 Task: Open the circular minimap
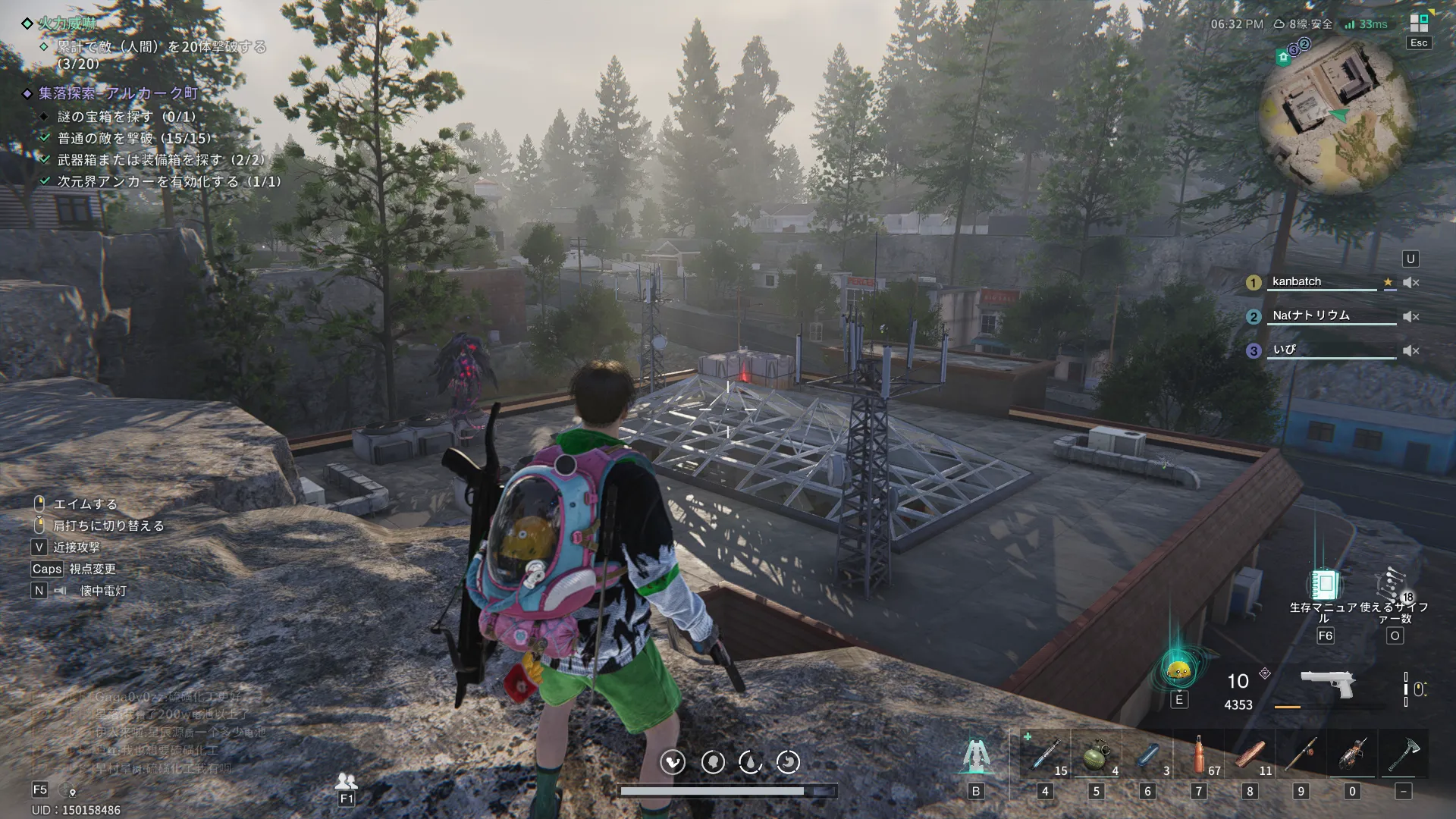[x=1338, y=115]
